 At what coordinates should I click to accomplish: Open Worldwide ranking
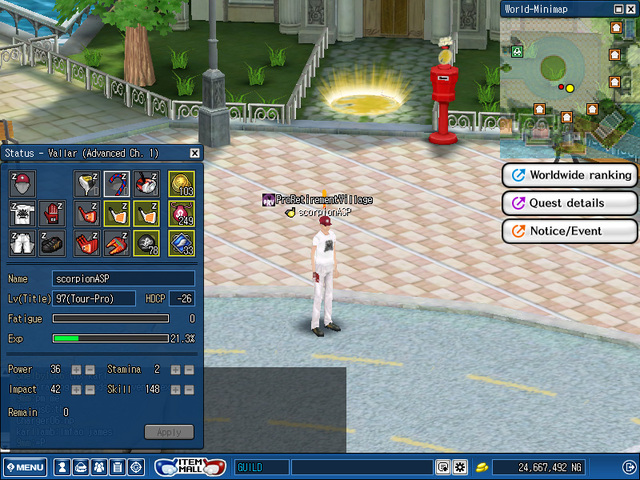570,175
